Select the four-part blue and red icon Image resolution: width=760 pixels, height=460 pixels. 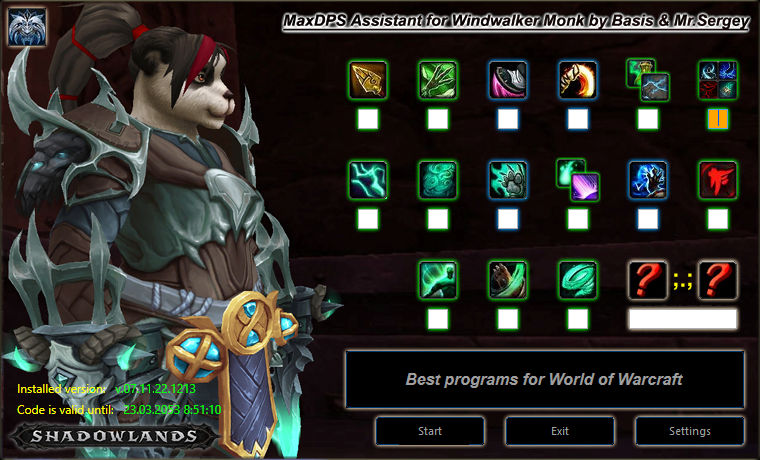[718, 79]
